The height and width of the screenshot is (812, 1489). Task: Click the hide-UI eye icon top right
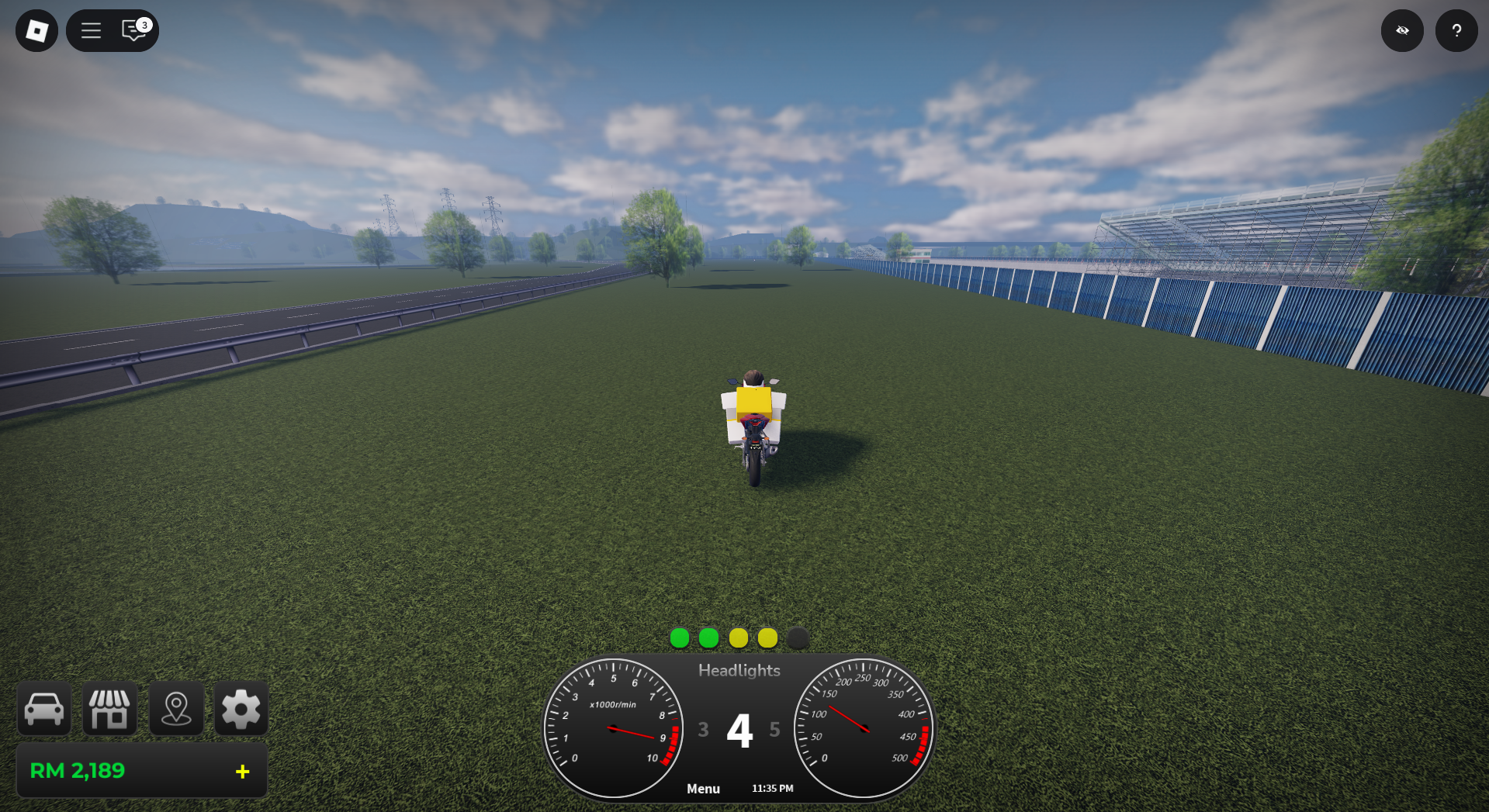pyautogui.click(x=1402, y=30)
